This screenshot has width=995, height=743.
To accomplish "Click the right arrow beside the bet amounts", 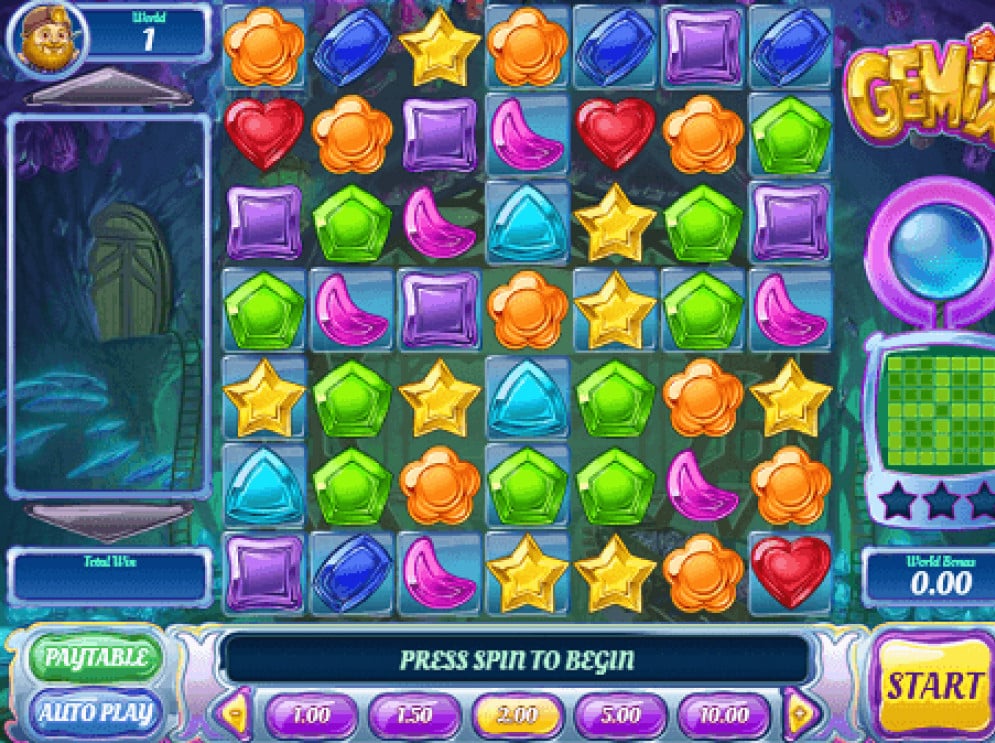I will pyautogui.click(x=800, y=714).
